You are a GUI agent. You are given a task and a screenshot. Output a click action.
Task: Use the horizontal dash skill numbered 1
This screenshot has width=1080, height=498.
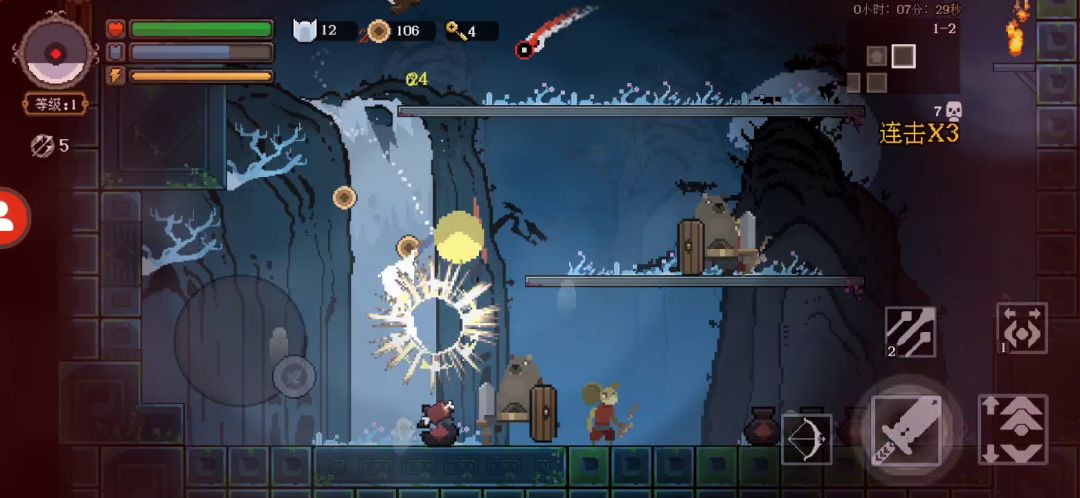[x=1022, y=329]
